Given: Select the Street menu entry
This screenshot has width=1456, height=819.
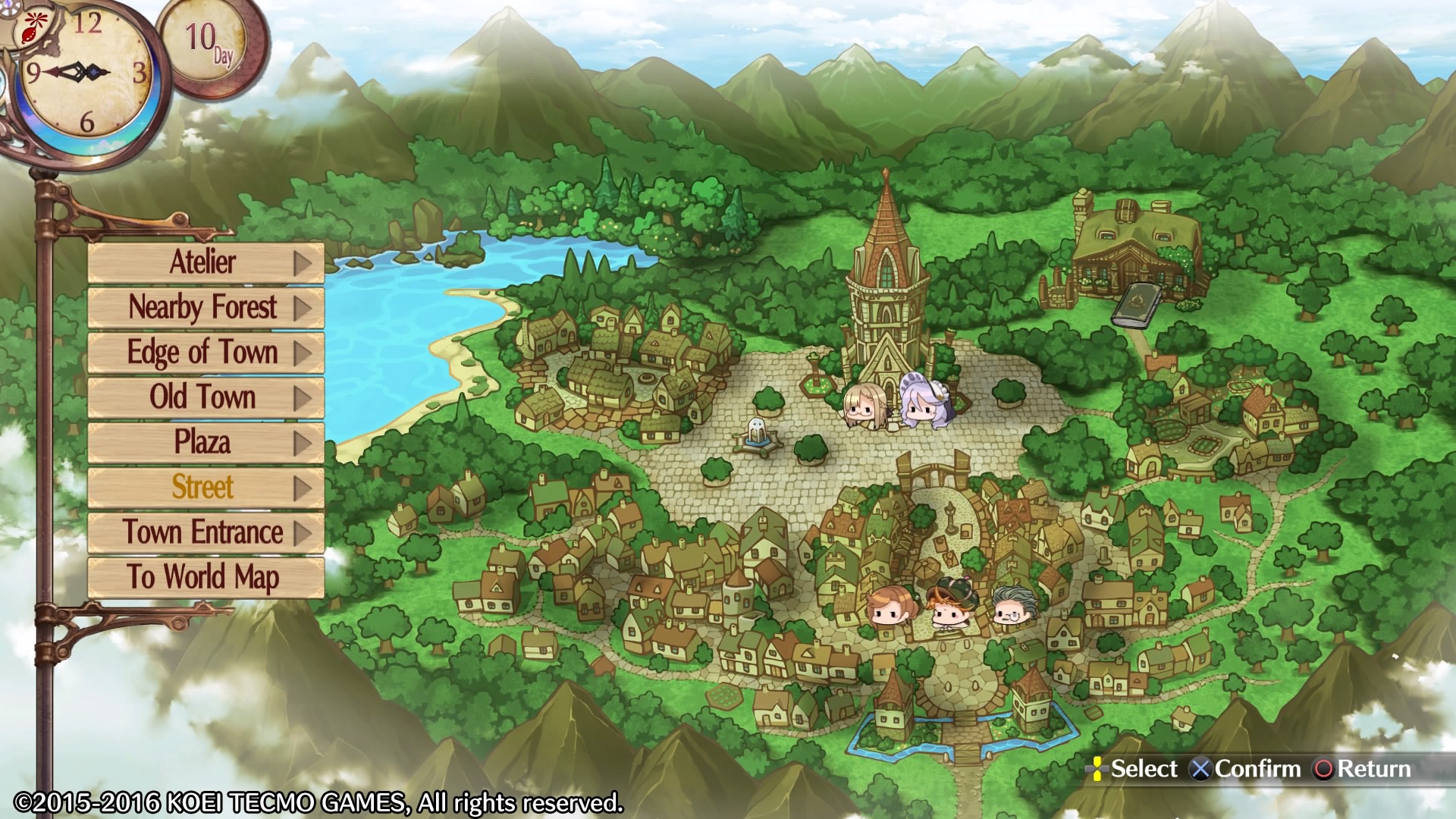Looking at the screenshot, I should (x=203, y=488).
